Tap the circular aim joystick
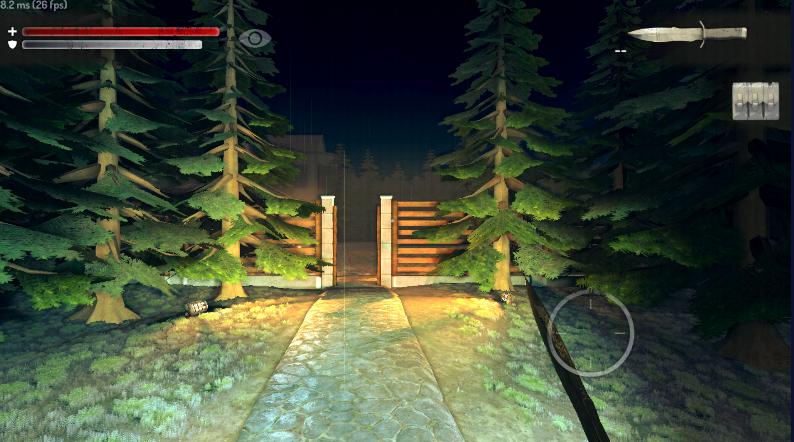 click(x=591, y=333)
